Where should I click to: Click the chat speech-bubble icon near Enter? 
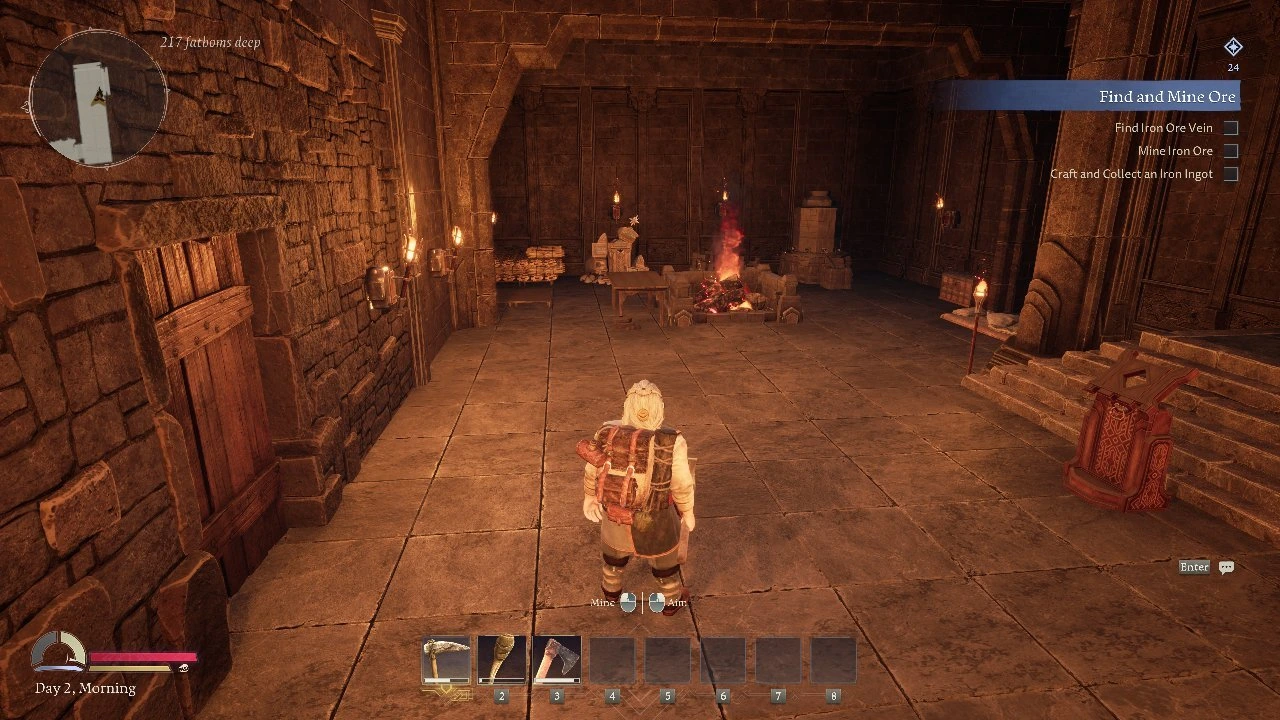(1227, 567)
